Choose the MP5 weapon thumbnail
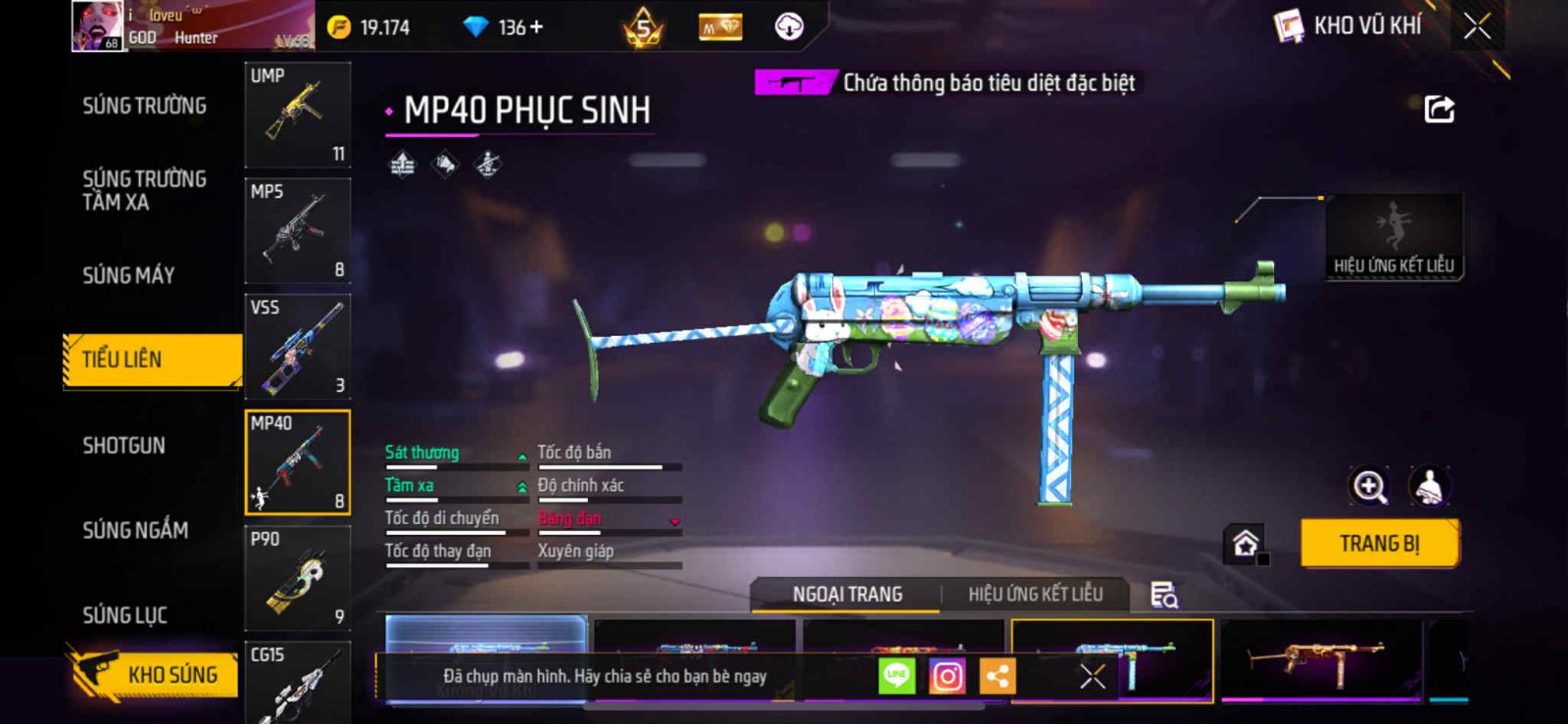The image size is (1568, 724). [297, 230]
